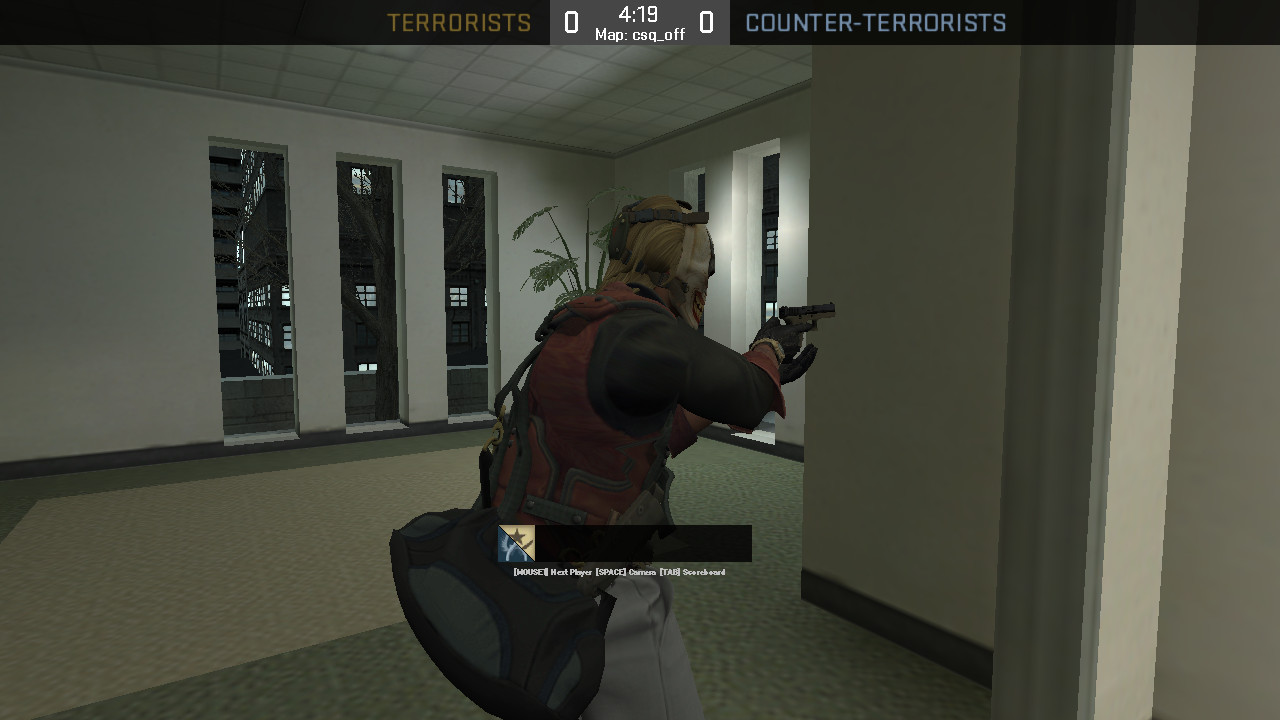The height and width of the screenshot is (720, 1280).
Task: Click the grey timer panel at top center
Action: click(x=640, y=21)
